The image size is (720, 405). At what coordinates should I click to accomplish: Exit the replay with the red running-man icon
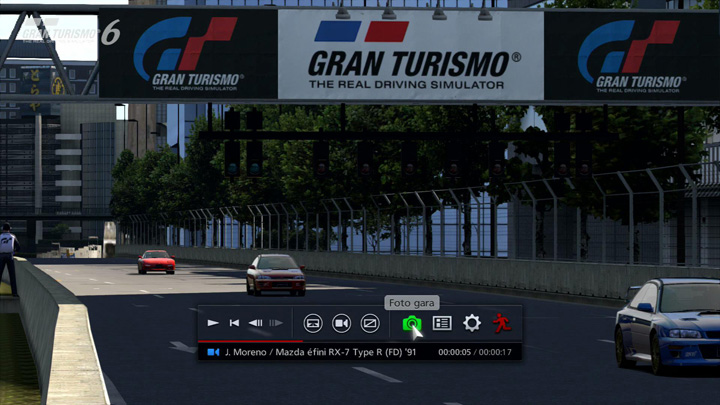(501, 323)
